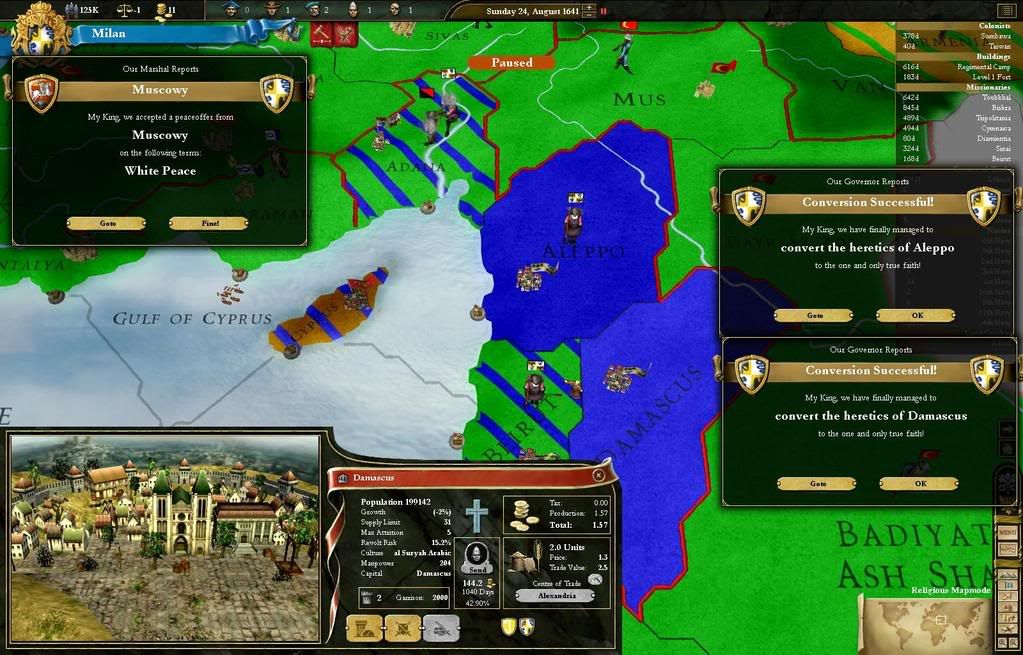1023x655 pixels.
Task: Click Goto in the Muscovy peace report
Action: pos(108,223)
